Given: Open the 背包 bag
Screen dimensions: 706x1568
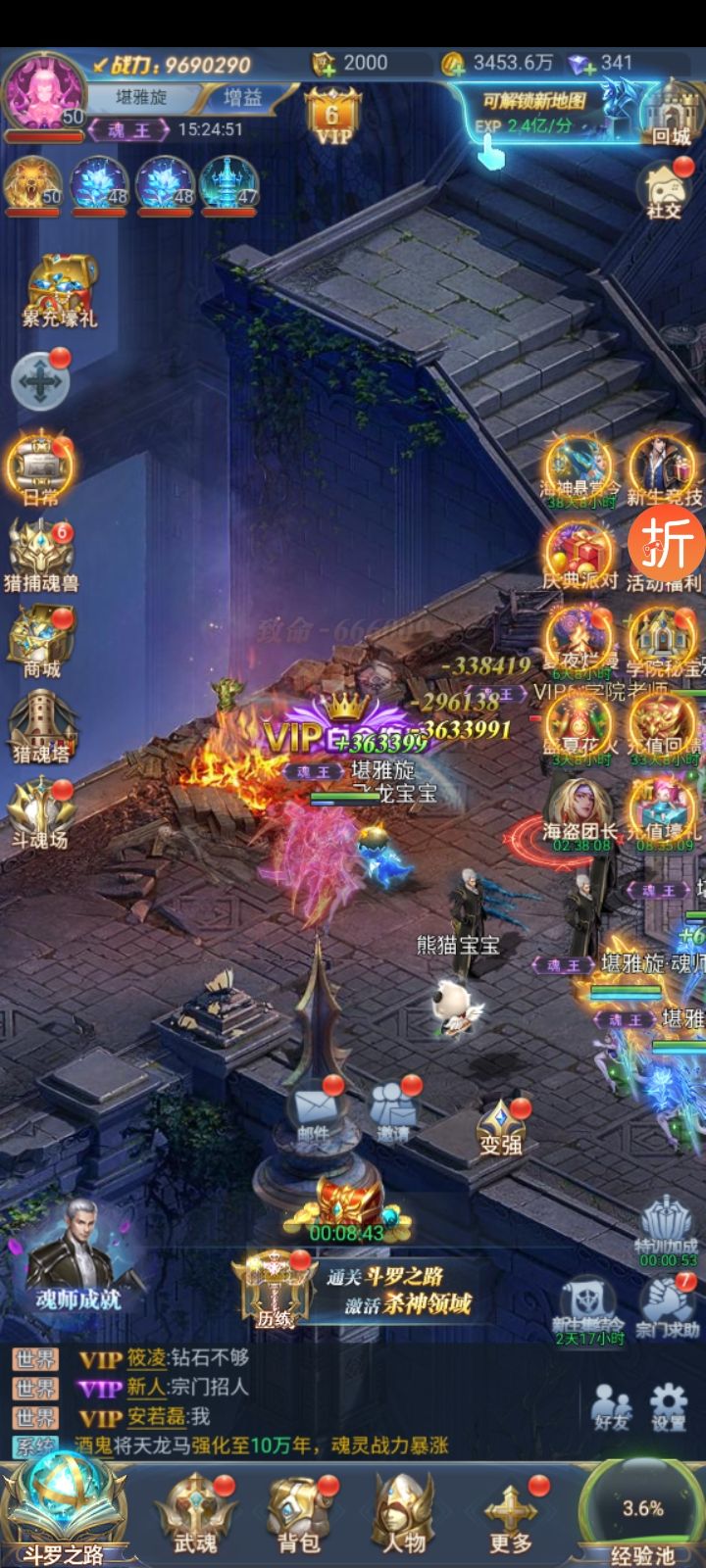Looking at the screenshot, I should point(299,1514).
